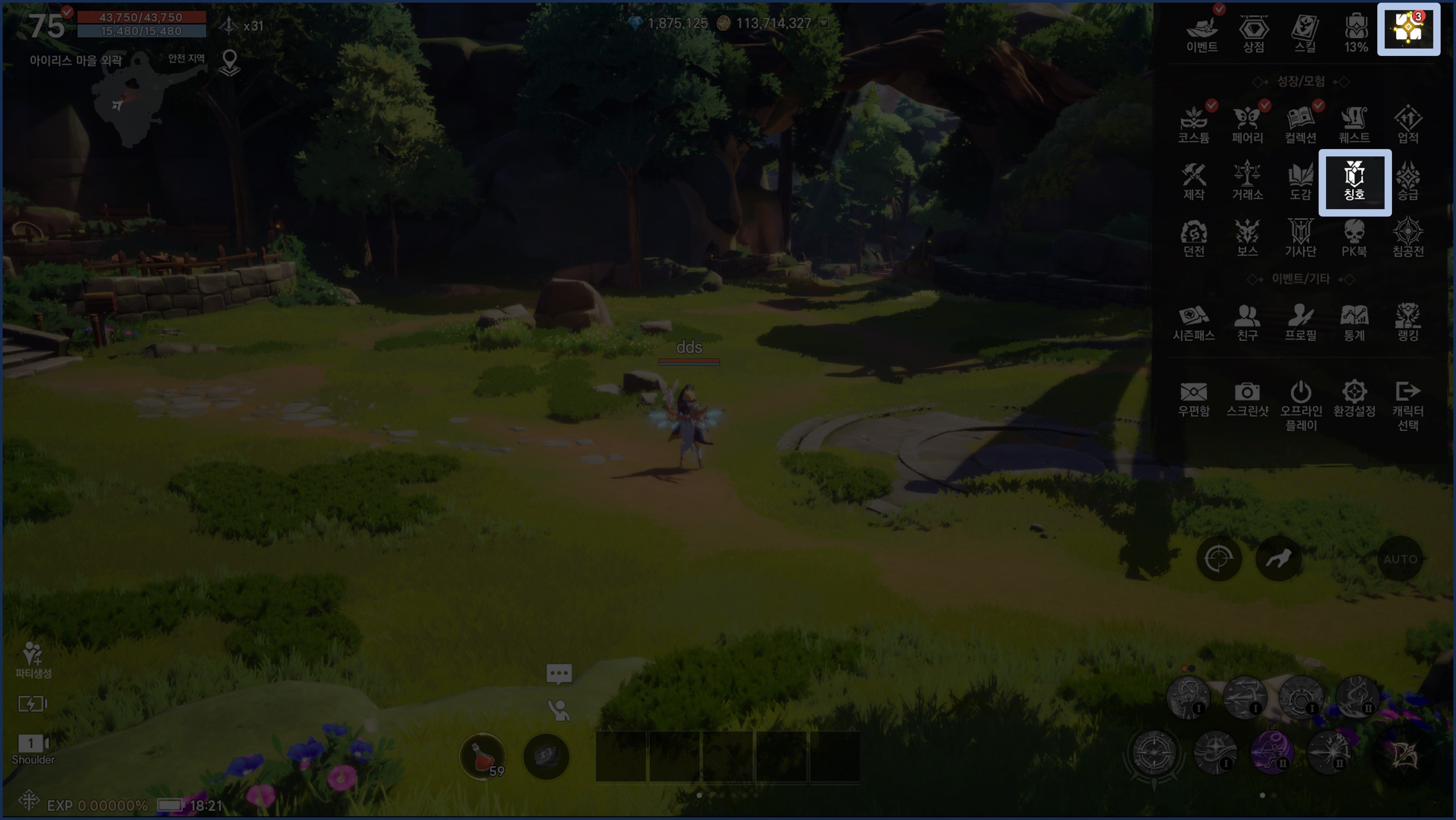Image resolution: width=1456 pixels, height=820 pixels.
Task: Open the 칭호 (Title) menu
Action: pos(1354,182)
